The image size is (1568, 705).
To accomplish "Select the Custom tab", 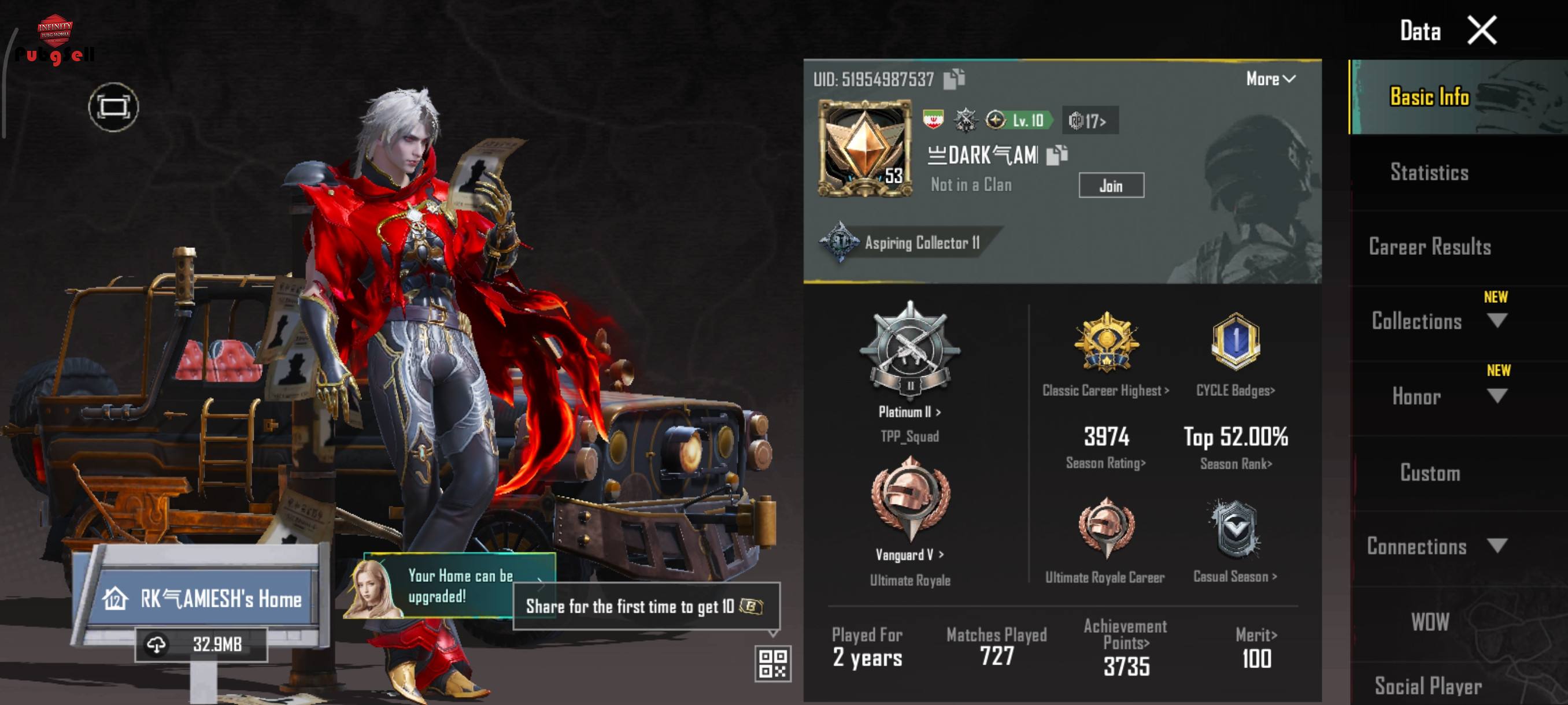I will pyautogui.click(x=1429, y=473).
